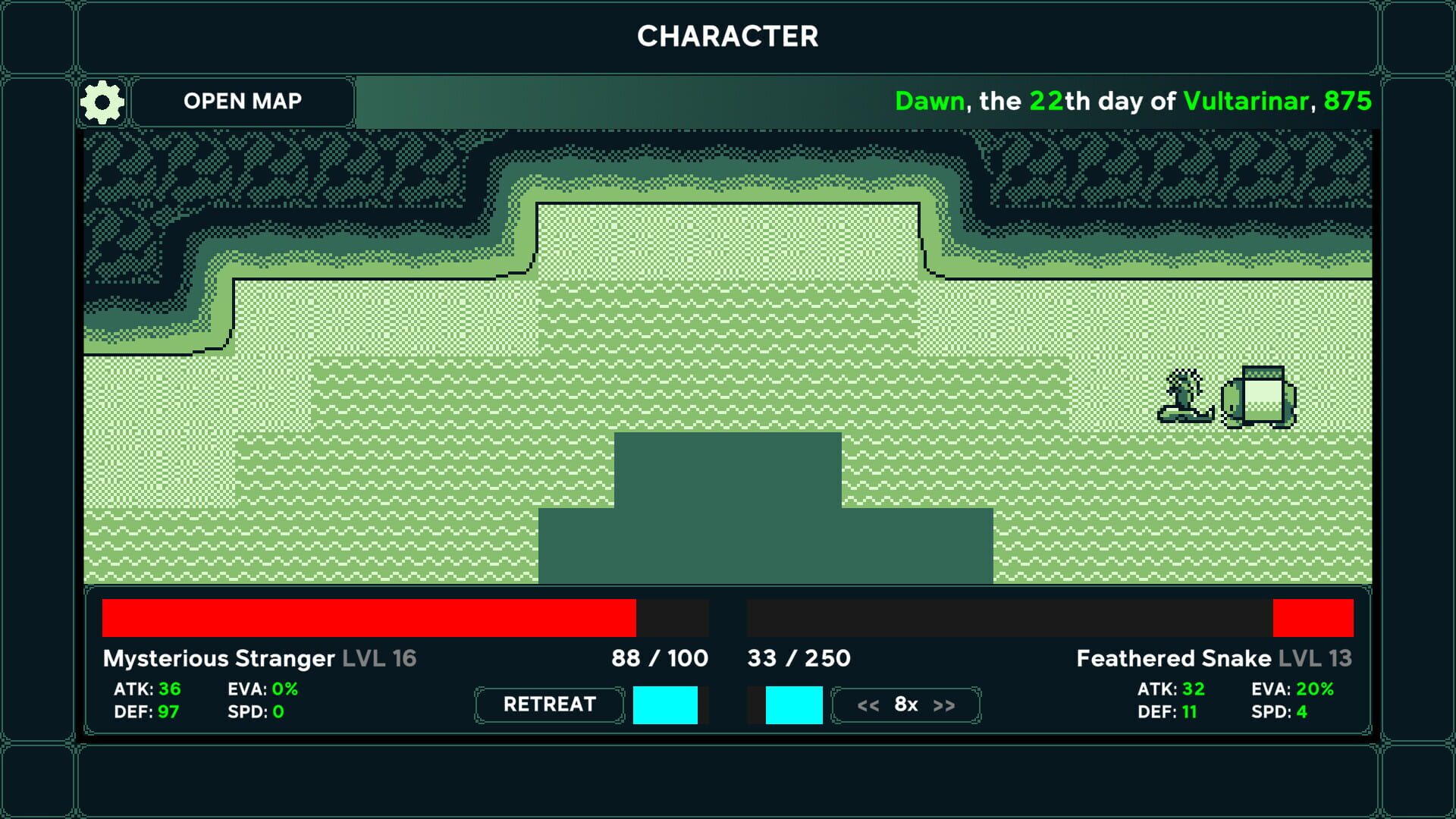Click the Feathered Snake cyan attack gauge
This screenshot has width=1456, height=819.
(795, 704)
